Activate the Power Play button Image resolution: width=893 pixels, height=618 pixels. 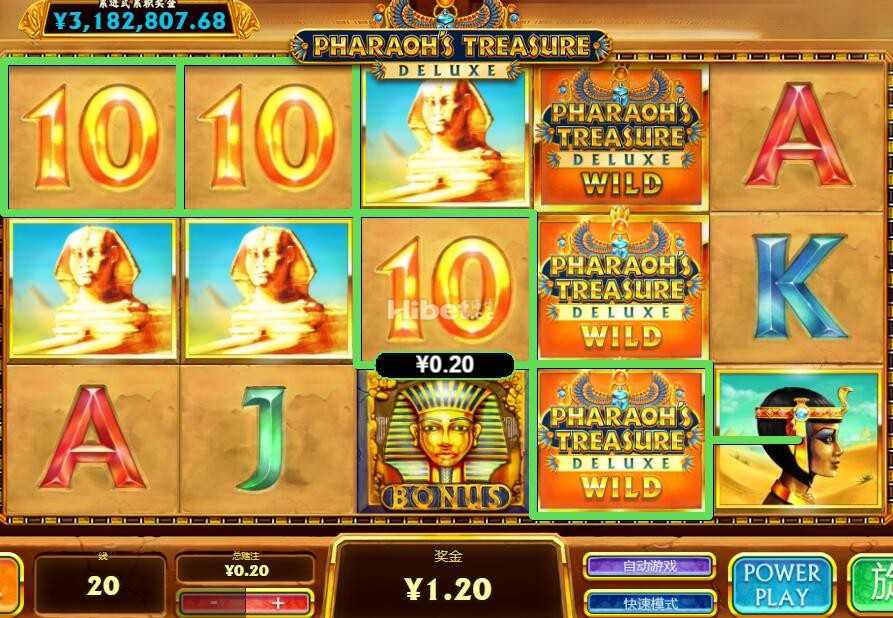[x=781, y=586]
